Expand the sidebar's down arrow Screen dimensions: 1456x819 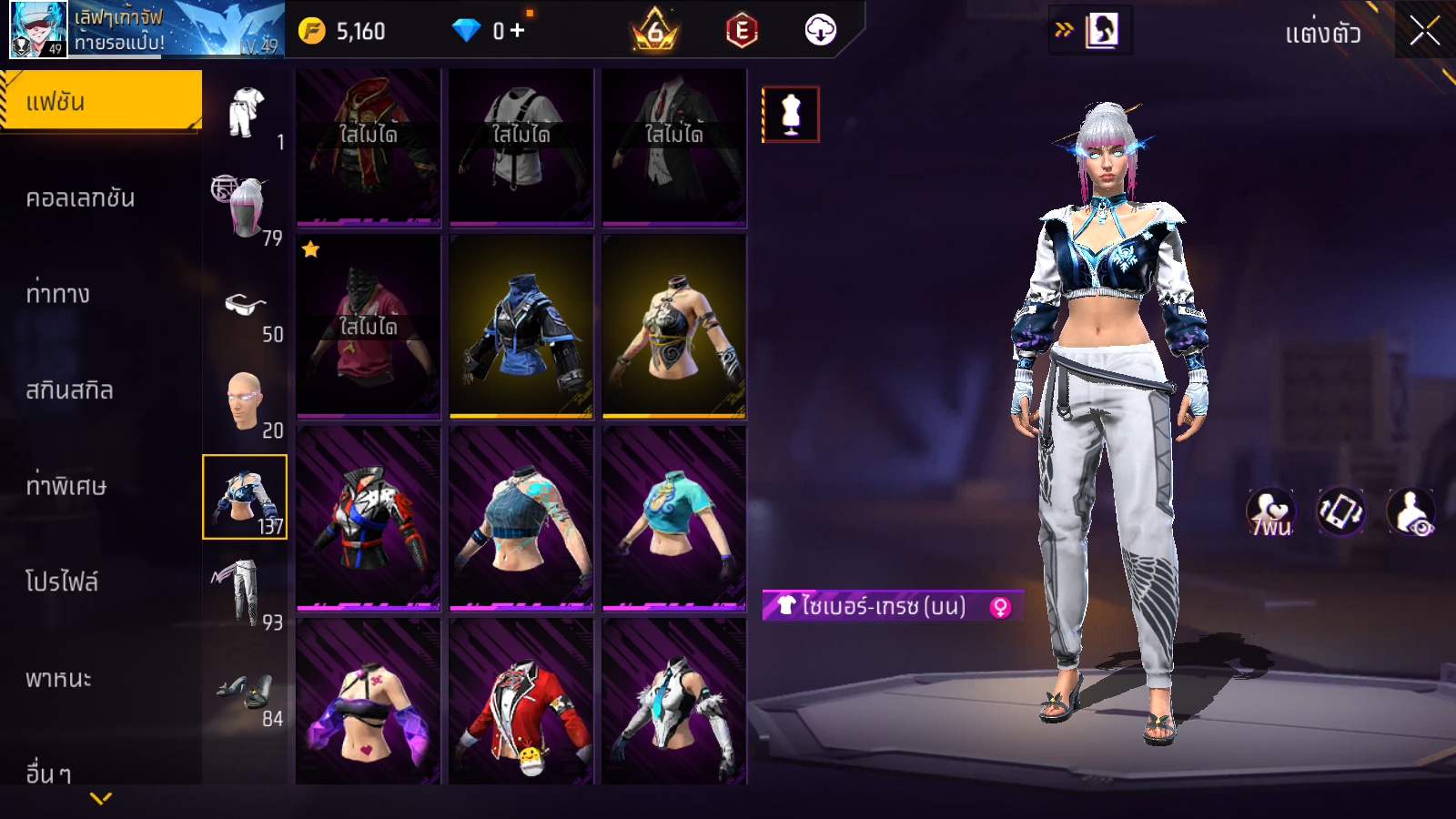coord(101,798)
